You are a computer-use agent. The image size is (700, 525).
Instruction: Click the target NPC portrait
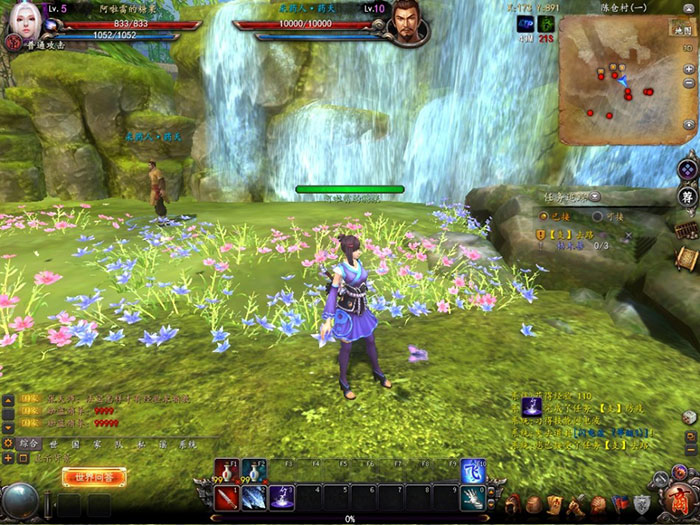pyautogui.click(x=404, y=27)
